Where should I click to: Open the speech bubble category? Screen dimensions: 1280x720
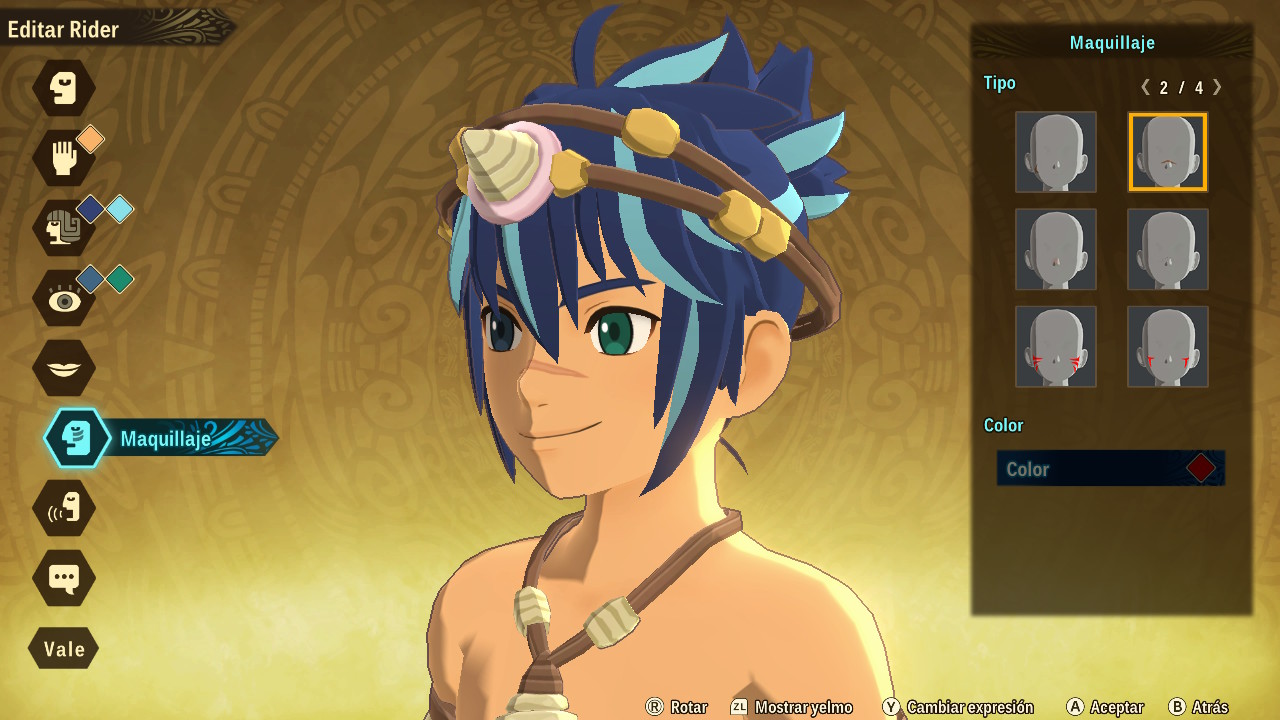(64, 578)
